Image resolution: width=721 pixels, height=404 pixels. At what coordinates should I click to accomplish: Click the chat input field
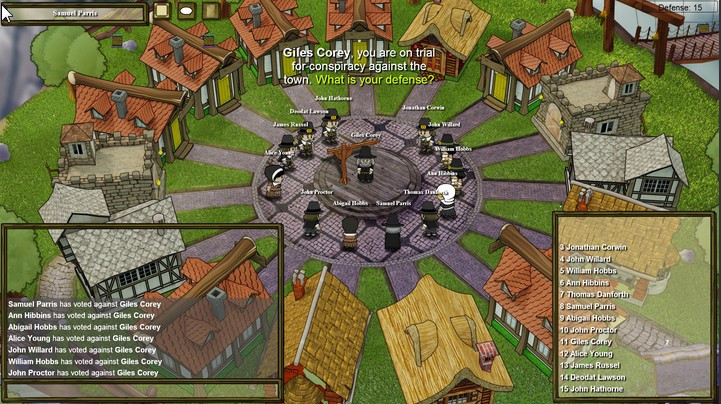141,390
